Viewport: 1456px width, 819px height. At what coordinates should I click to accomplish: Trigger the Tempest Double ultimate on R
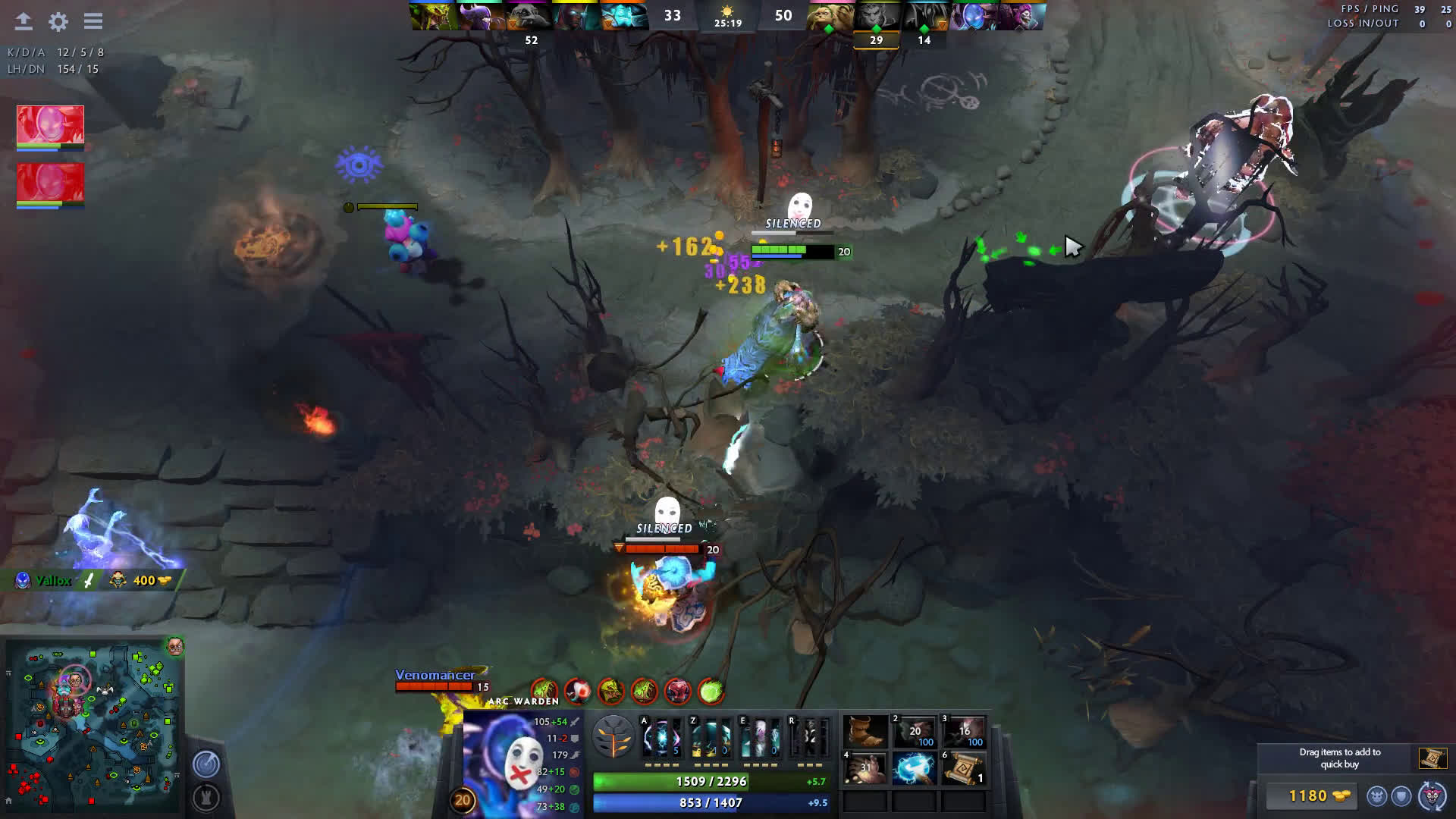(x=809, y=737)
